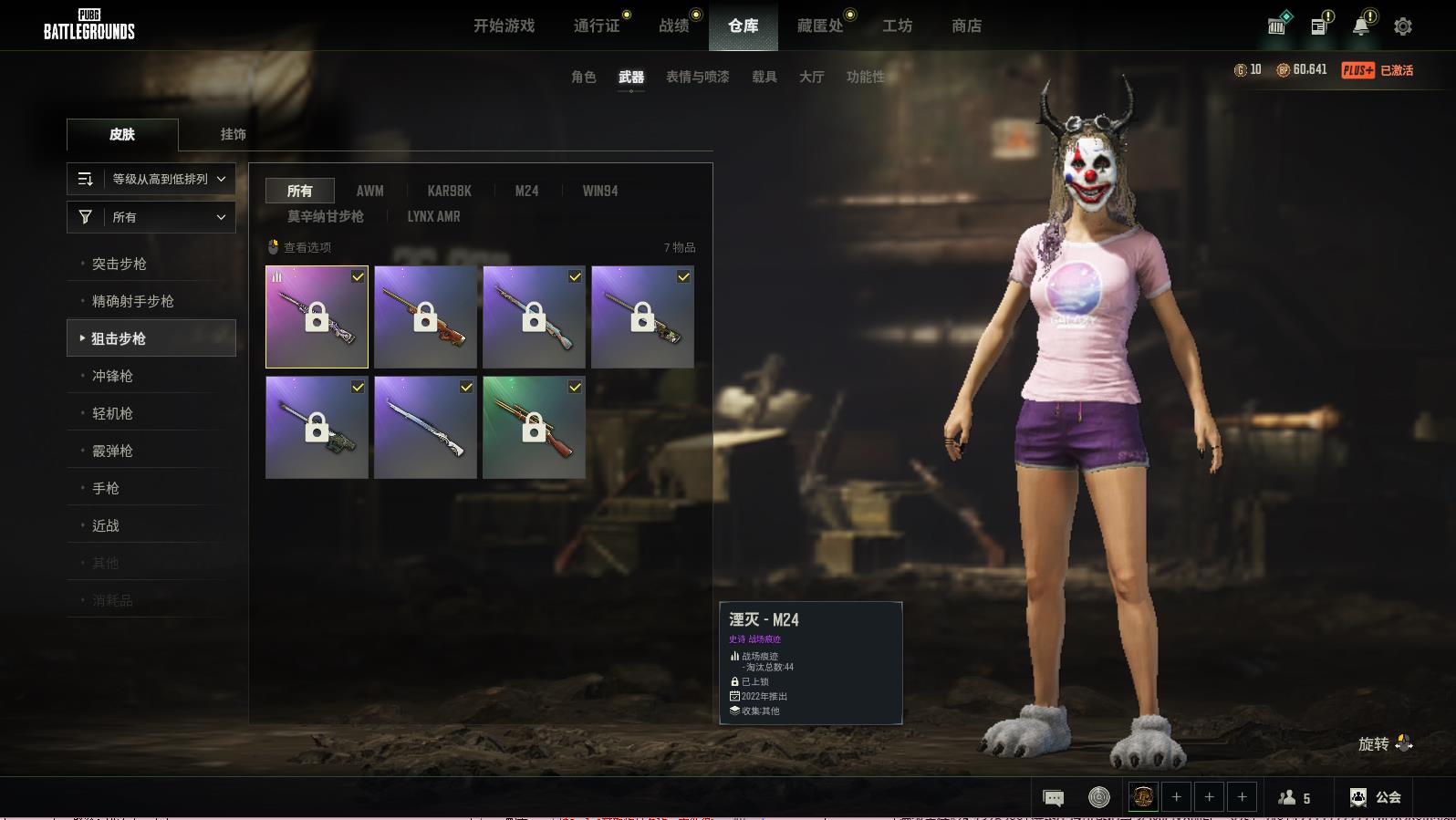
Task: Switch to the 商店 shop
Action: (966, 26)
